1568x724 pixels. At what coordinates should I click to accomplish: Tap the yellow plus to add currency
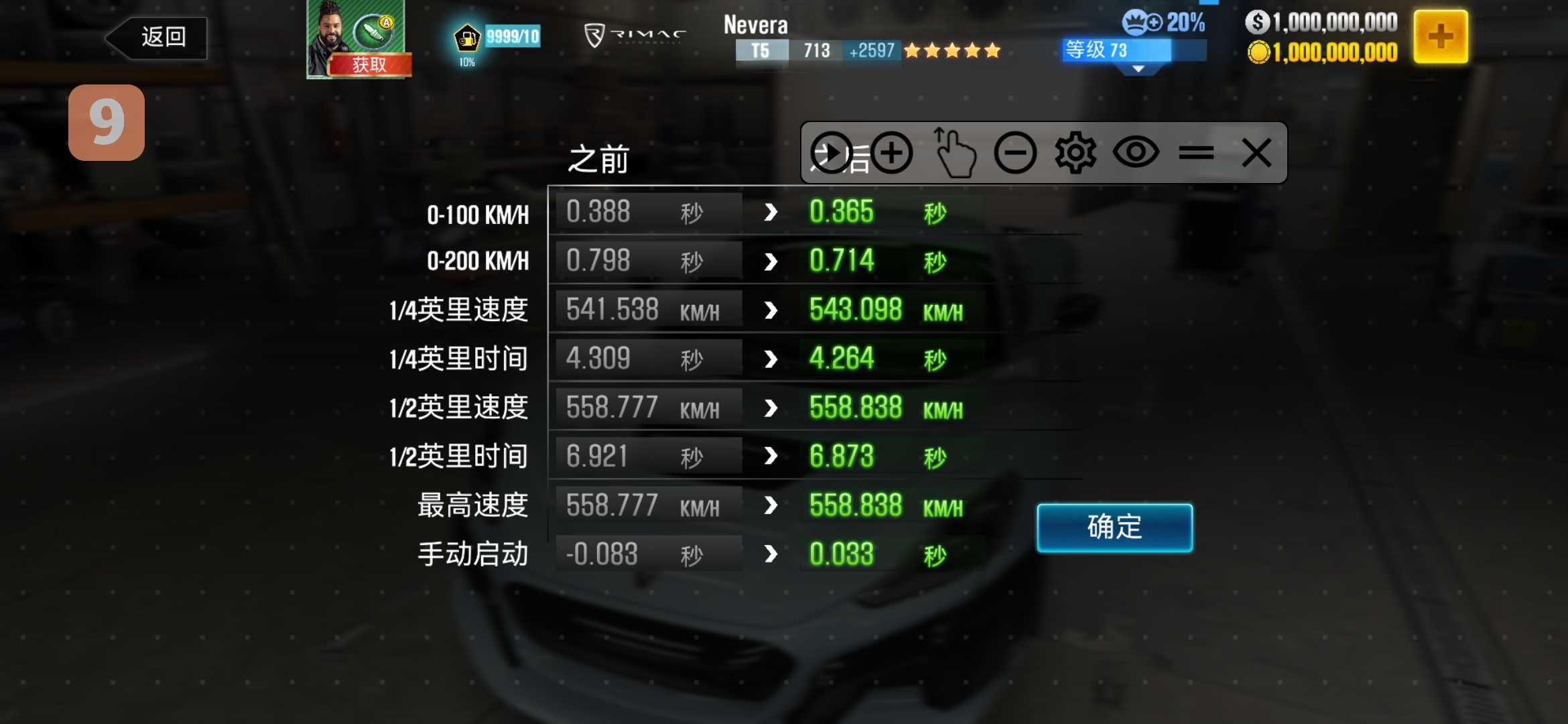coord(1440,37)
